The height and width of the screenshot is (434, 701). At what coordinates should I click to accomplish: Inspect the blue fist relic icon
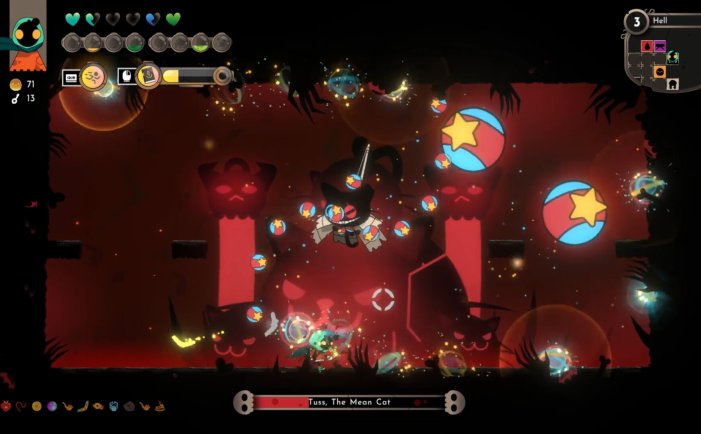point(115,407)
